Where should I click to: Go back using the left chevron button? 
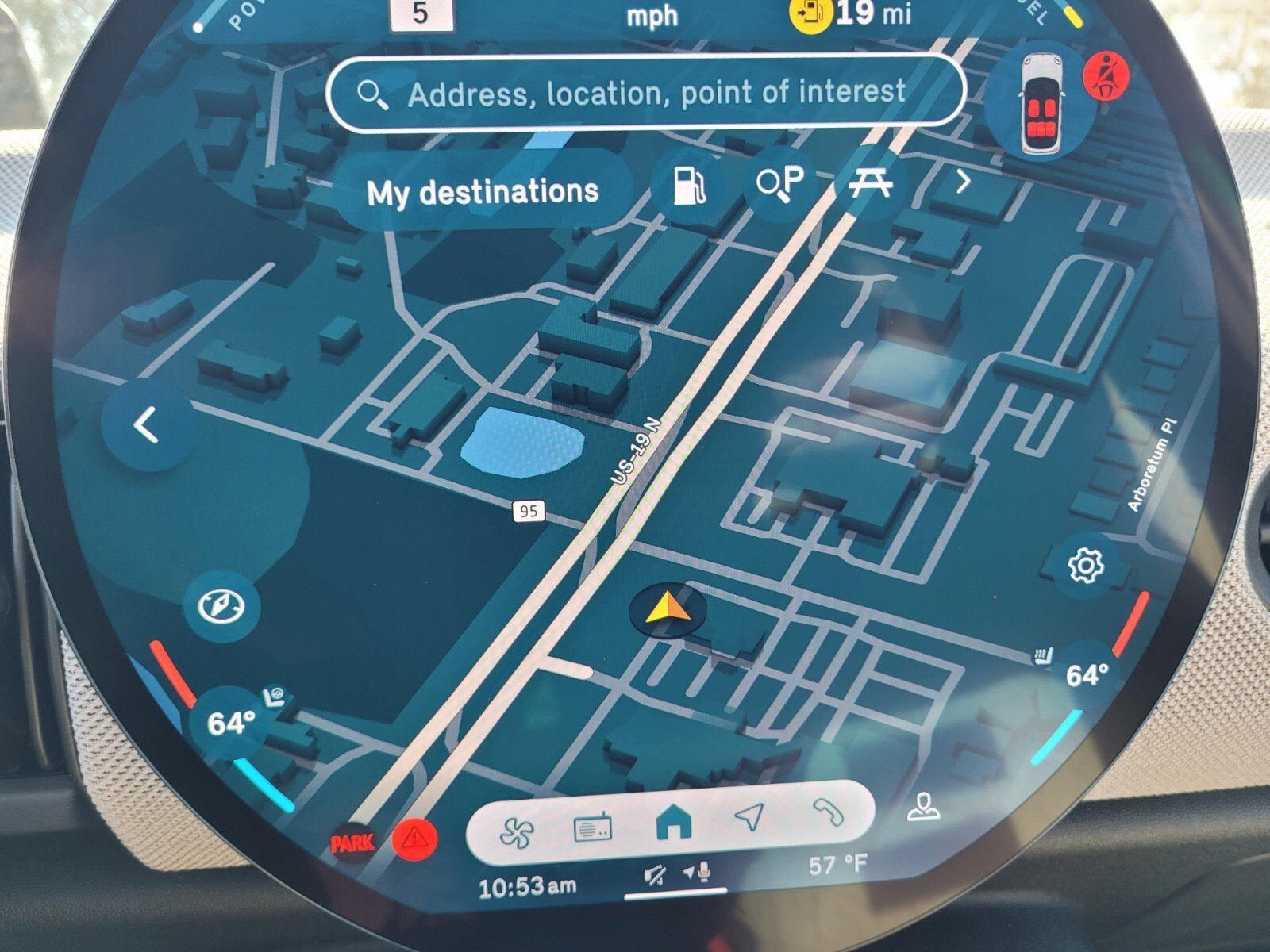point(148,425)
